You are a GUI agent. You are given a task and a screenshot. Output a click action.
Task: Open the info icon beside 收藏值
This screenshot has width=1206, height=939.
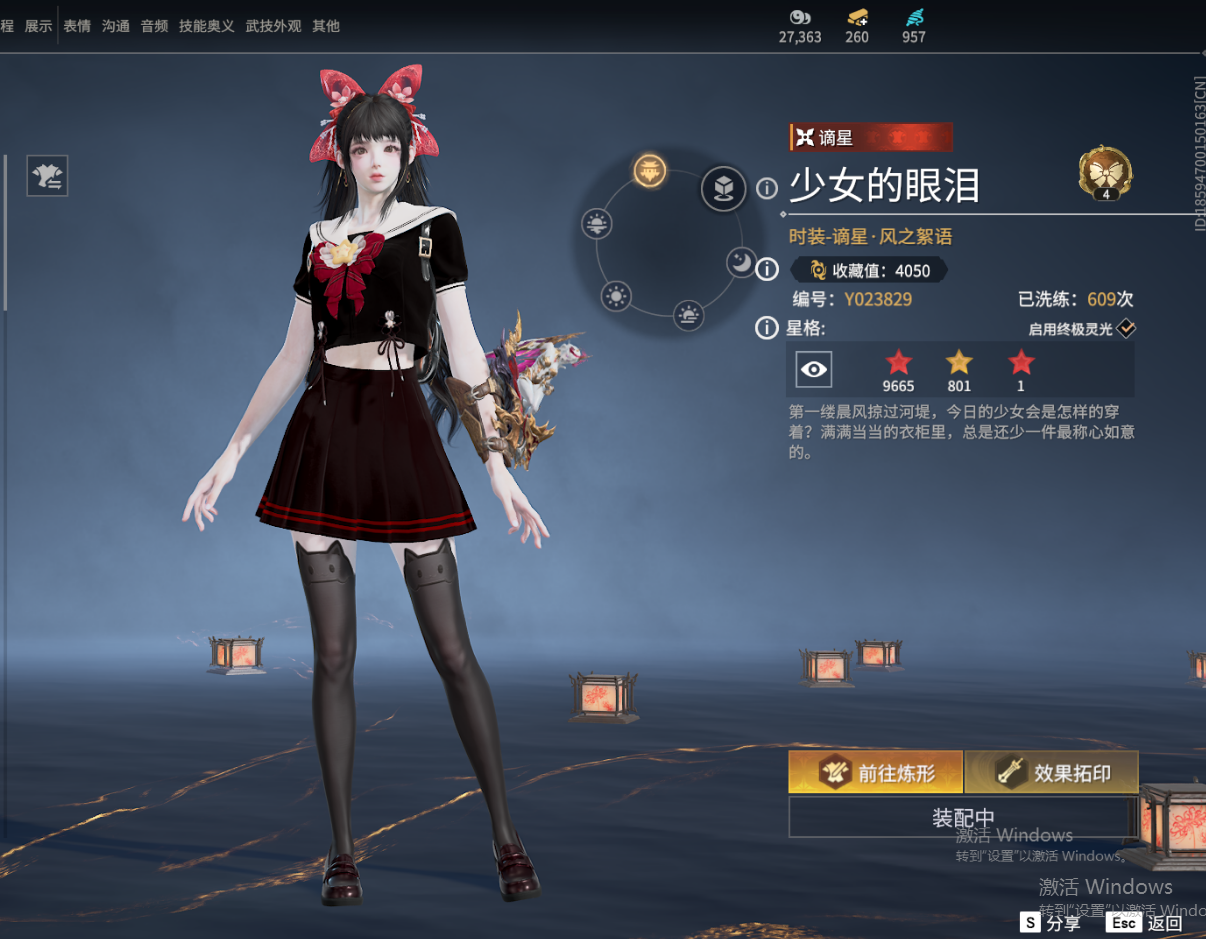point(767,269)
